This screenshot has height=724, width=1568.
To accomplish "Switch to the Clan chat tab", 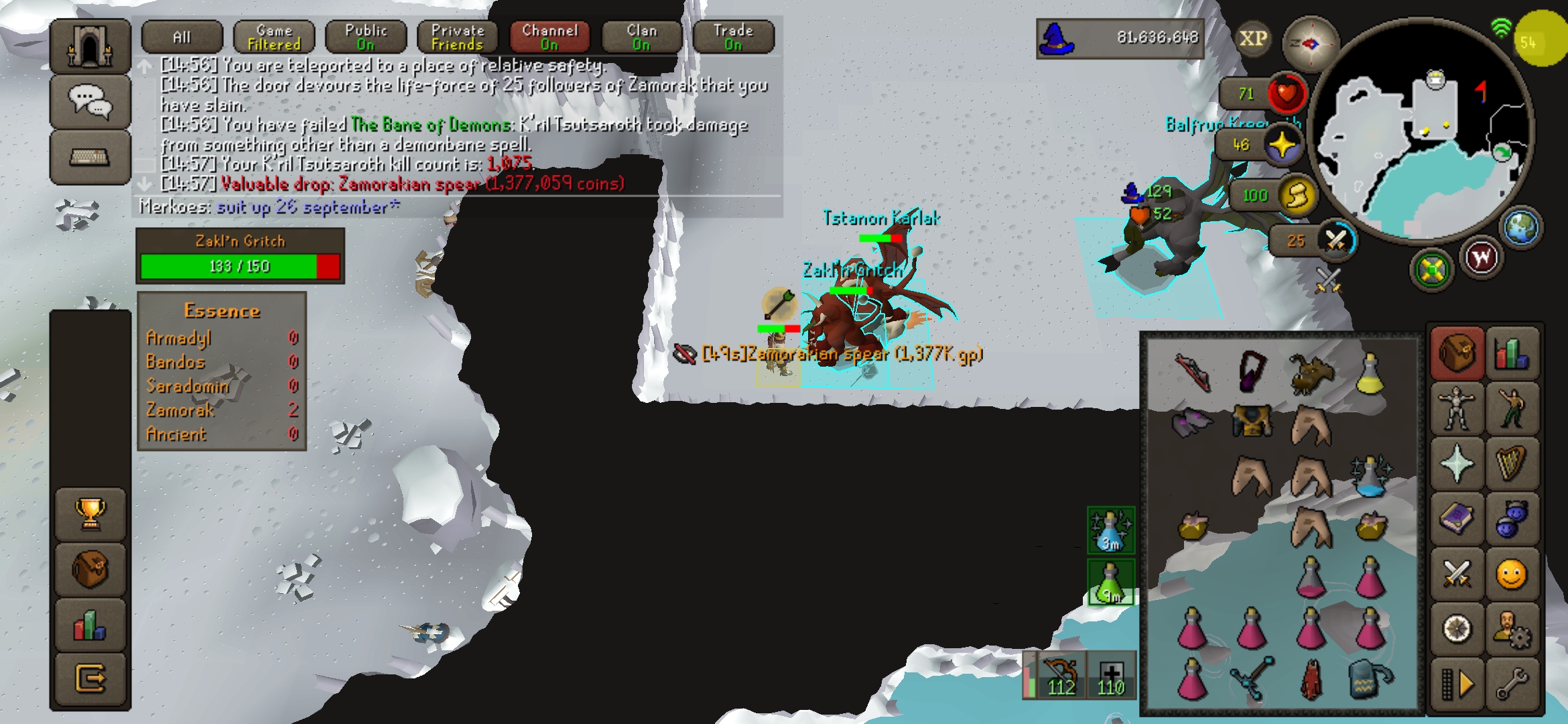I will point(641,37).
